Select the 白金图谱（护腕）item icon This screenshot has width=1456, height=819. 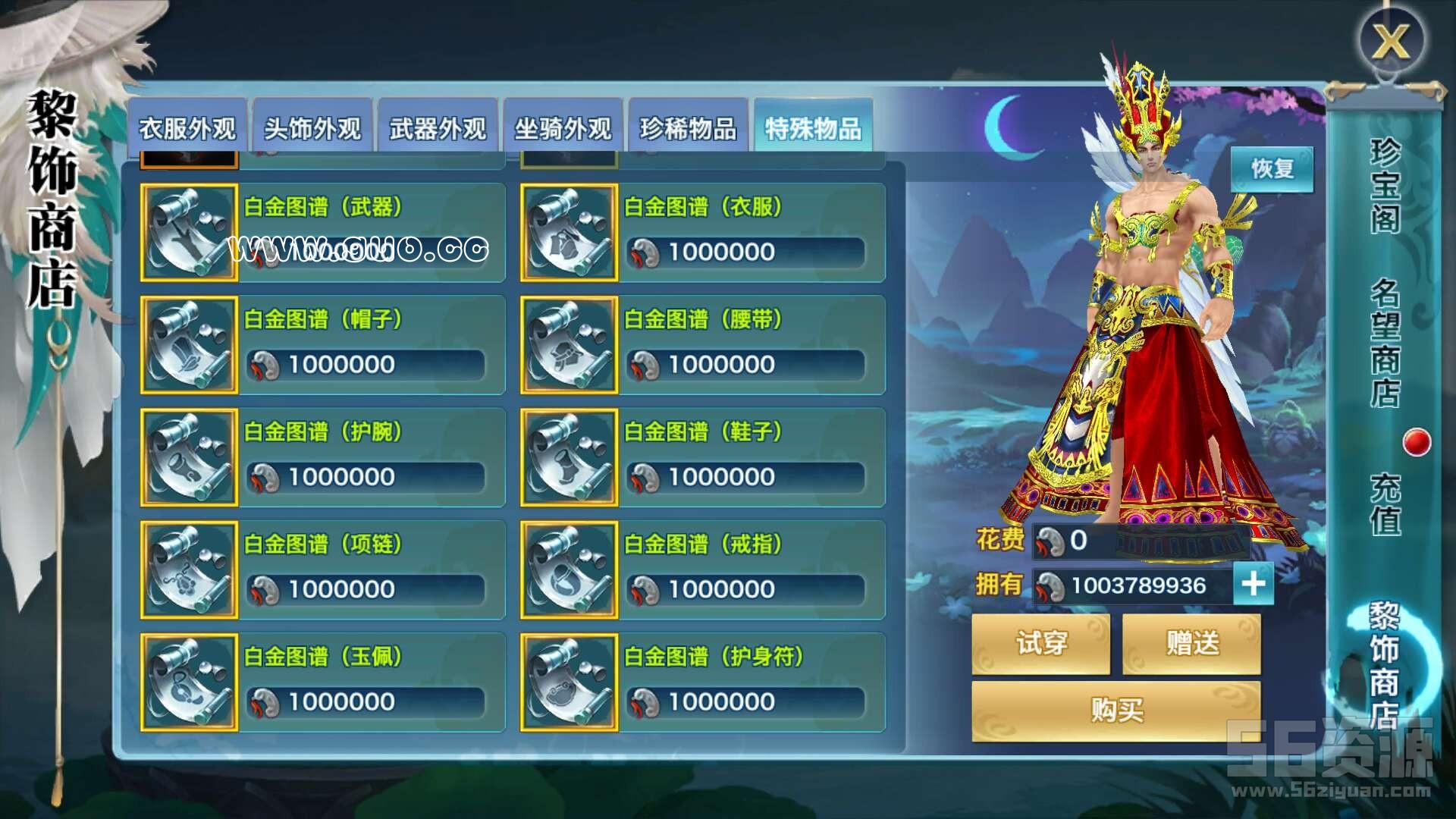pos(188,457)
